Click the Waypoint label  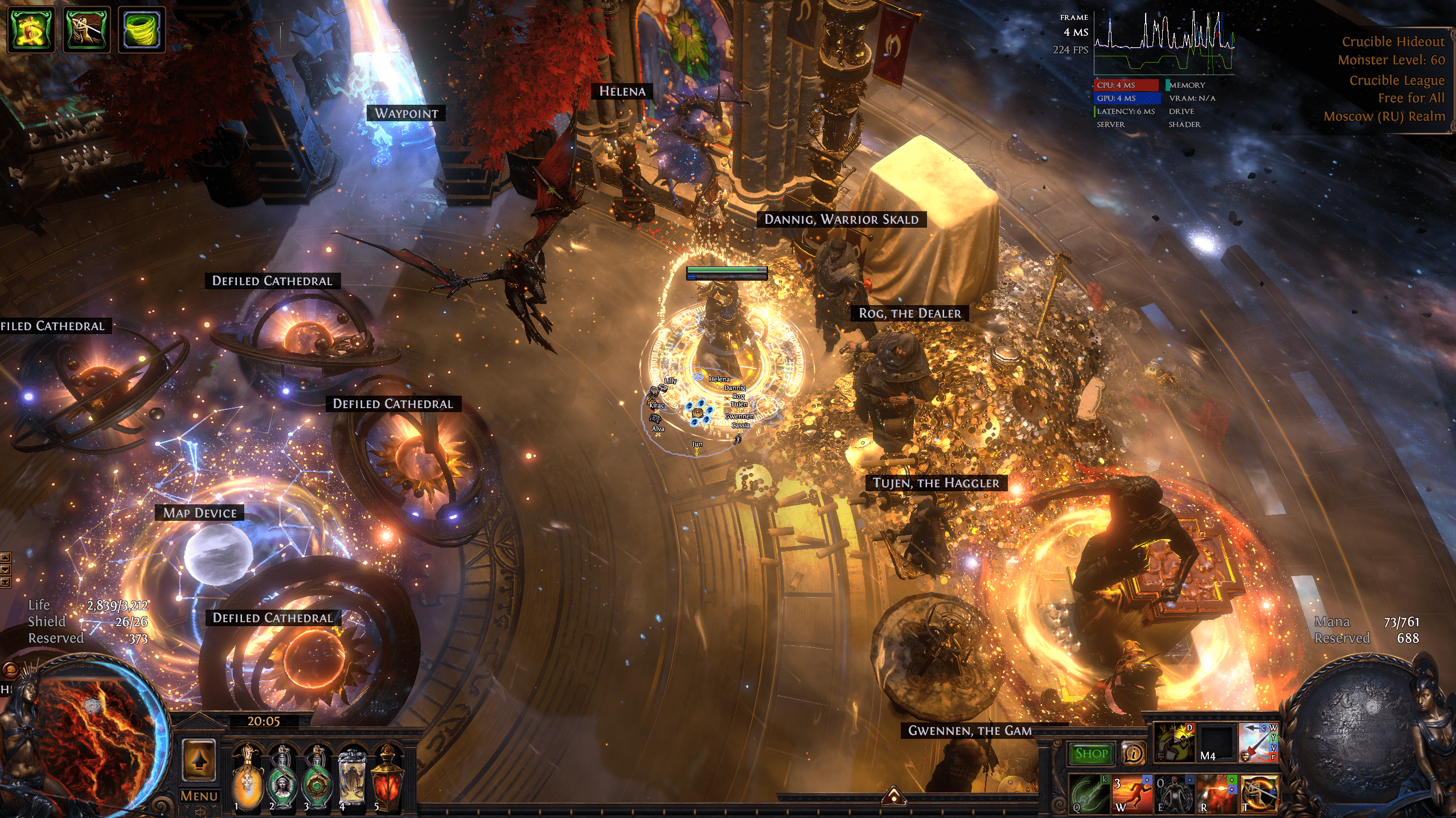[x=406, y=113]
